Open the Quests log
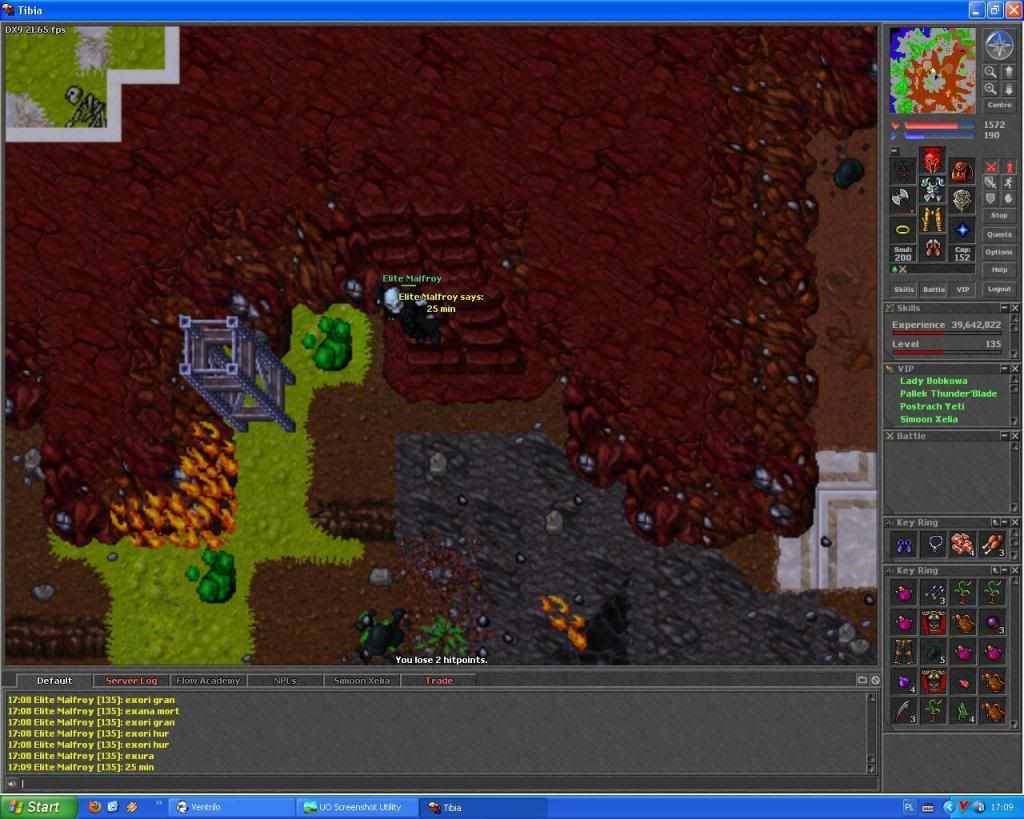The image size is (1024, 819). point(999,234)
